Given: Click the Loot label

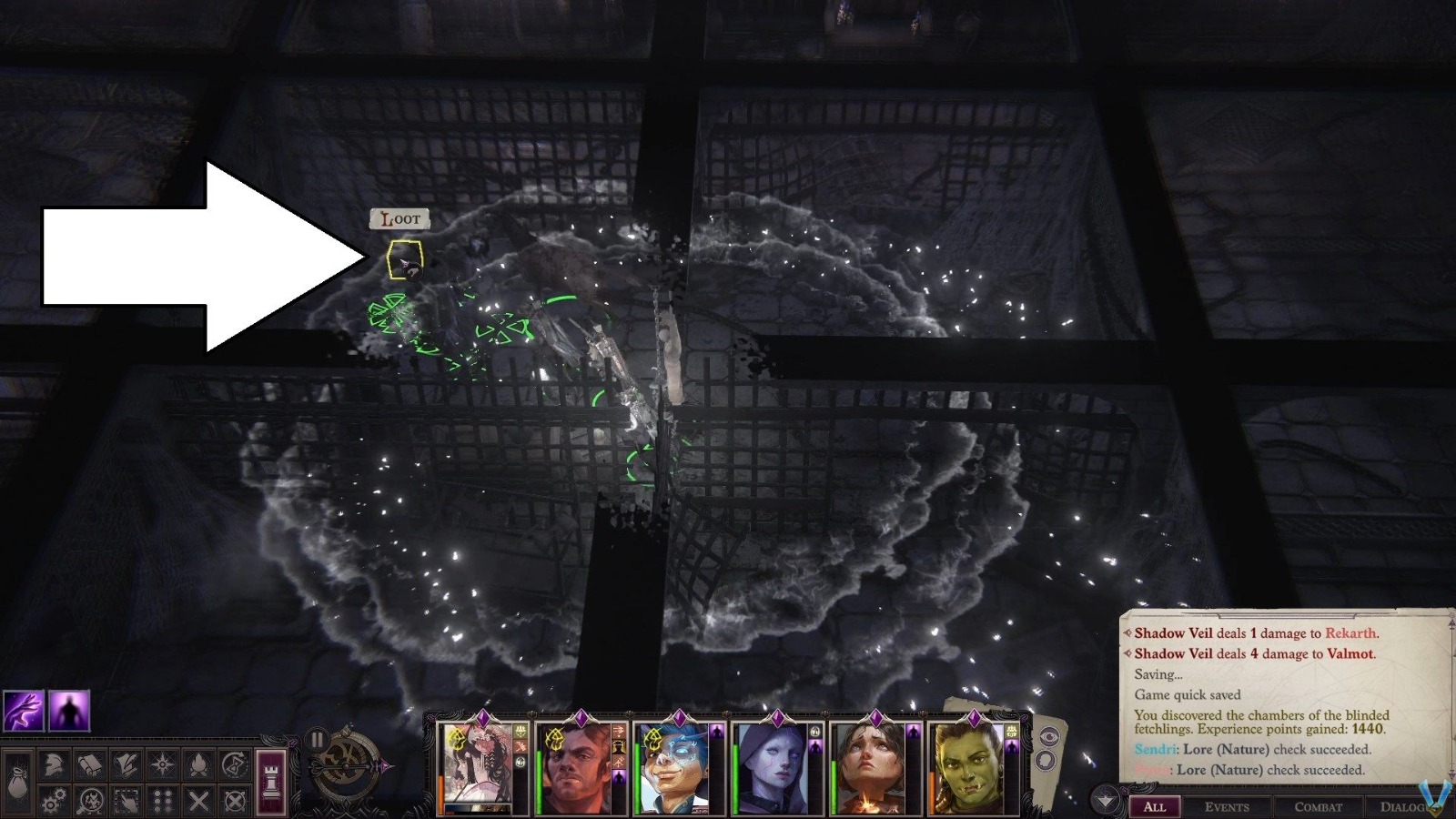Looking at the screenshot, I should tap(399, 218).
